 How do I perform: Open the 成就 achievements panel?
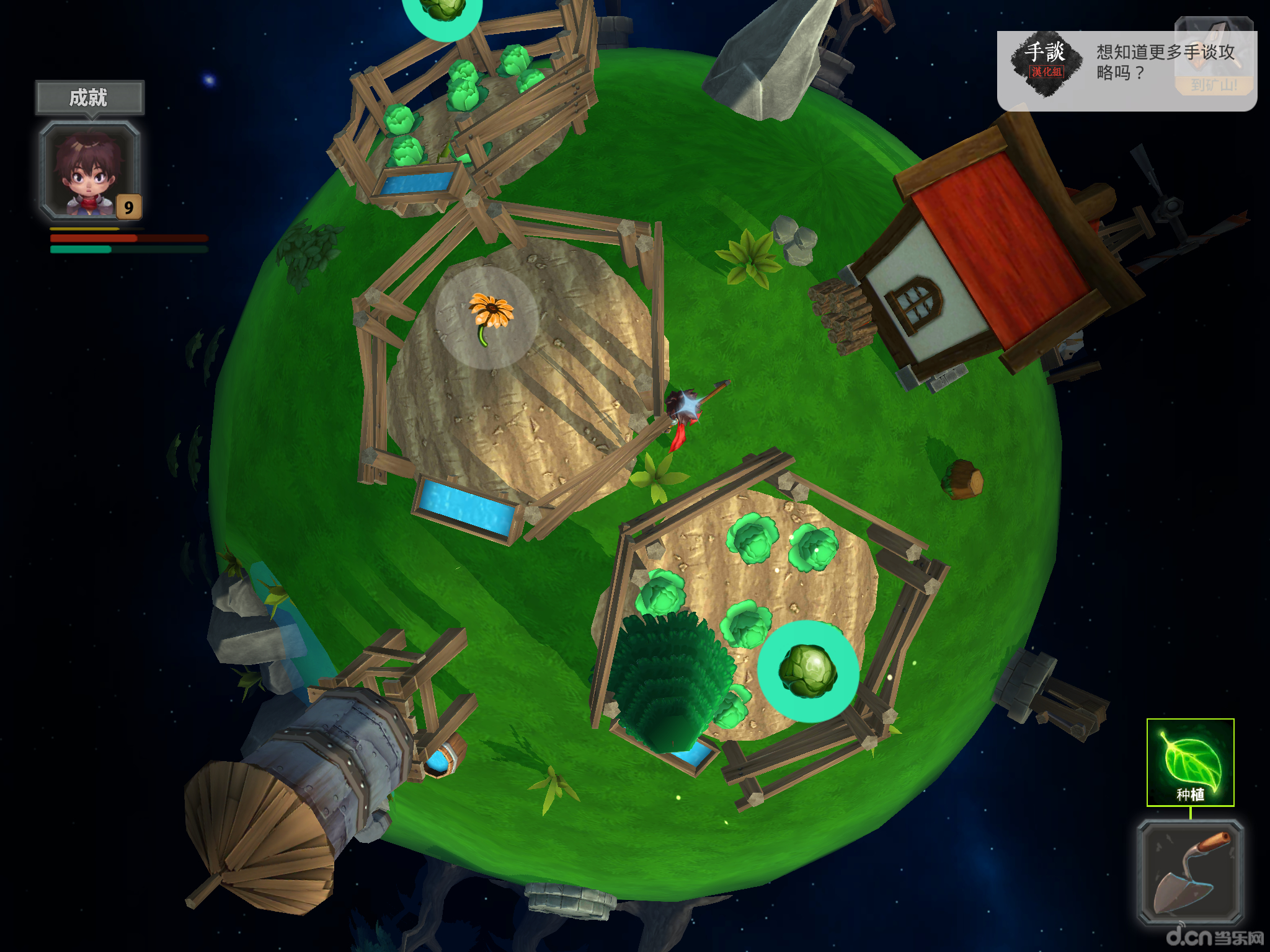[89, 97]
